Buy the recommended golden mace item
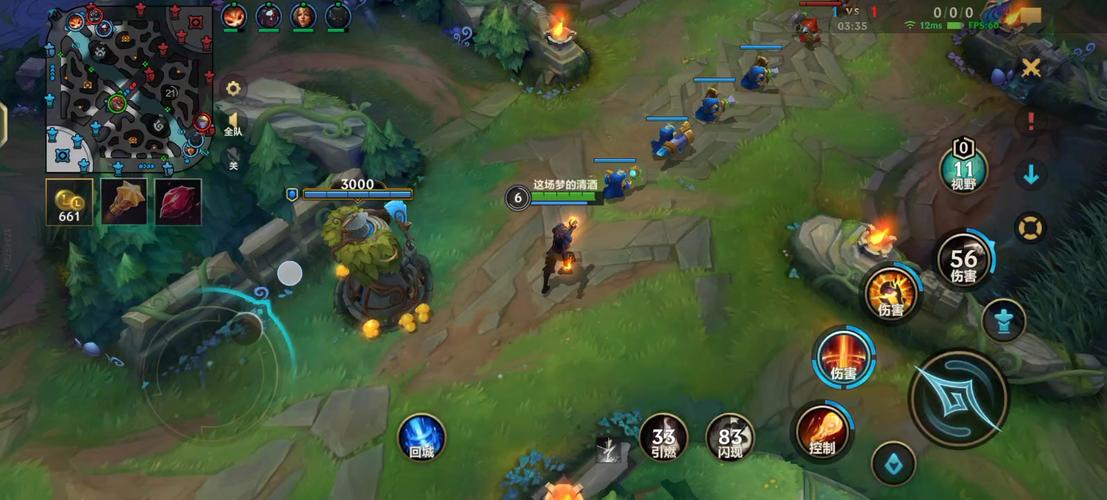The image size is (1107, 500). 124,201
